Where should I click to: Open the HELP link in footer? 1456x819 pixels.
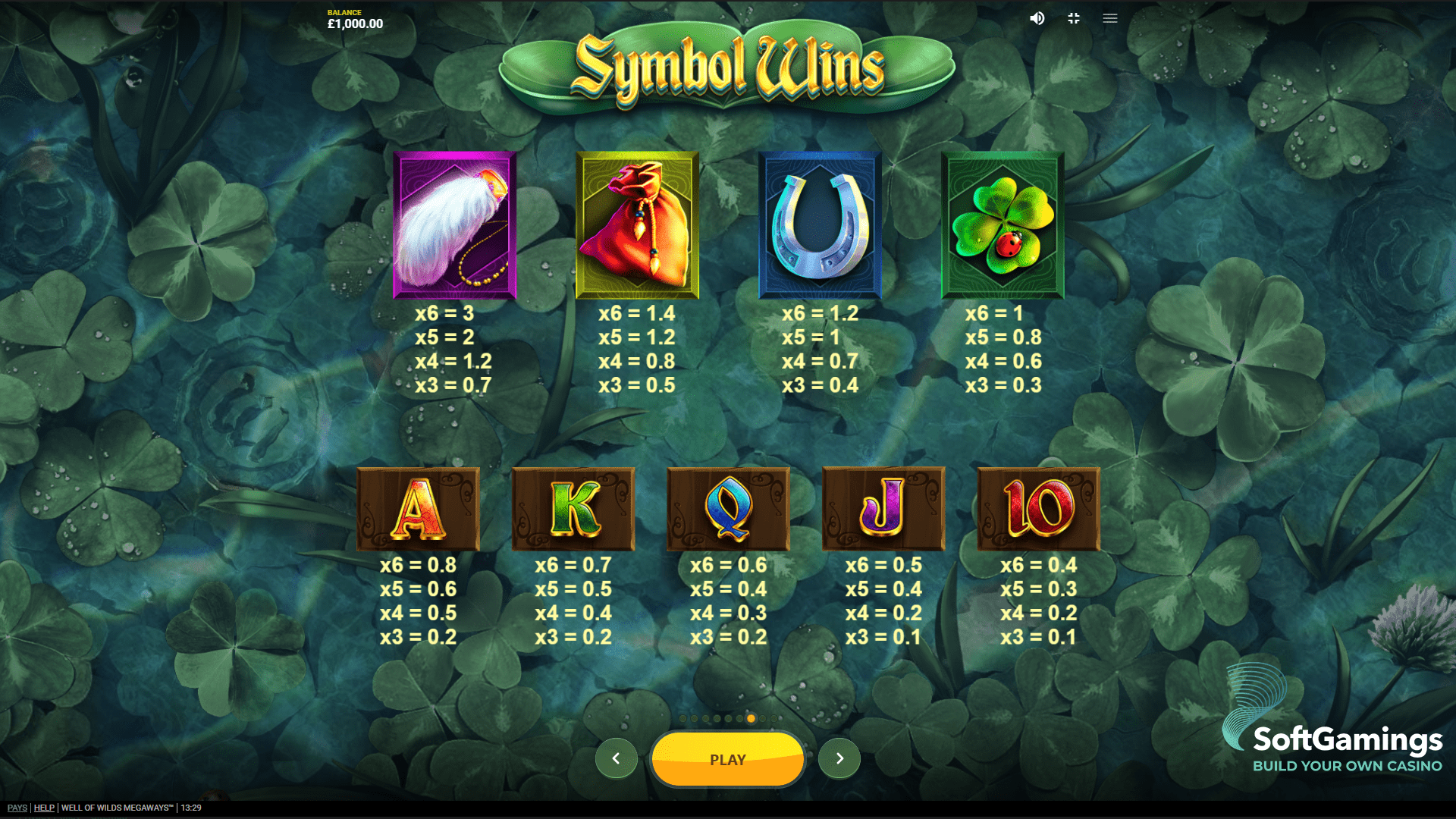[x=44, y=808]
